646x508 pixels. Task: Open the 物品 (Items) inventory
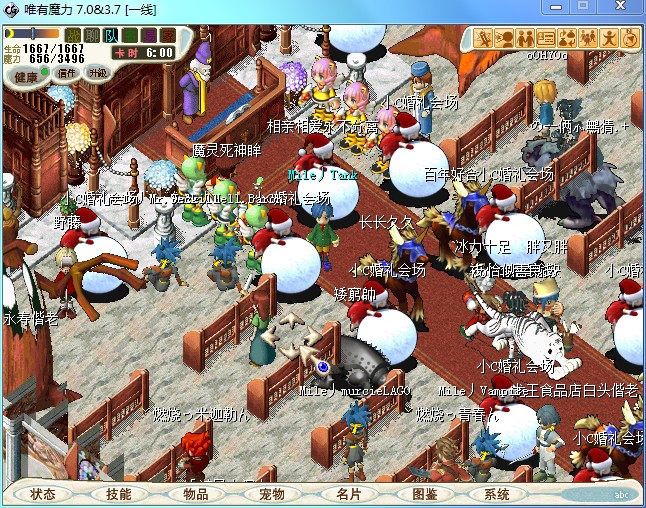pyautogui.click(x=195, y=494)
